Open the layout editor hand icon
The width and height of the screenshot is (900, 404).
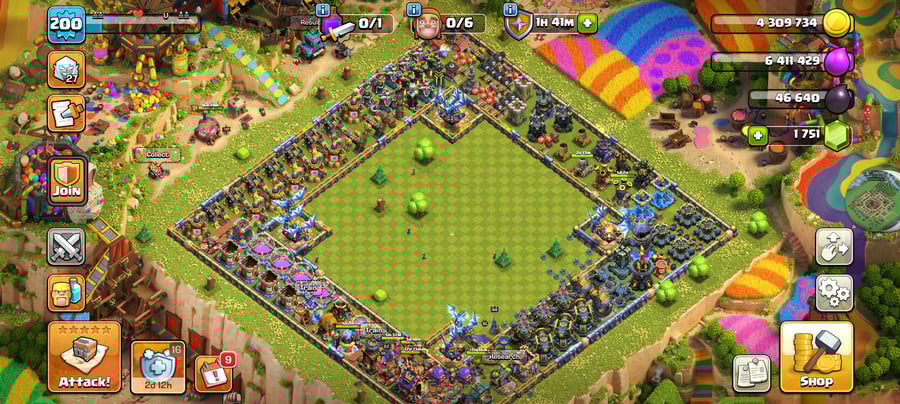834,246
